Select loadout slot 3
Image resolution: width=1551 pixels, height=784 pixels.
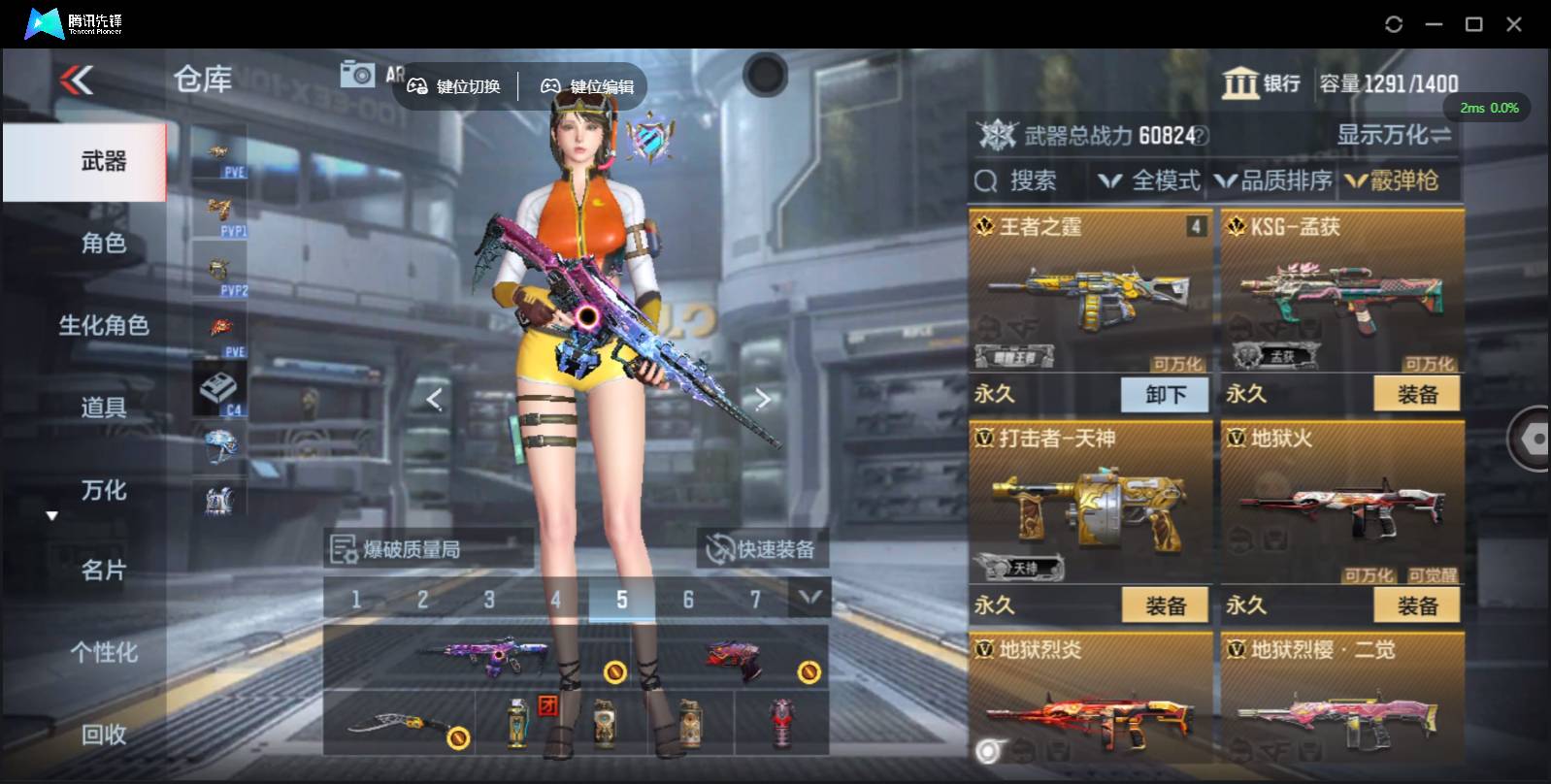[489, 599]
